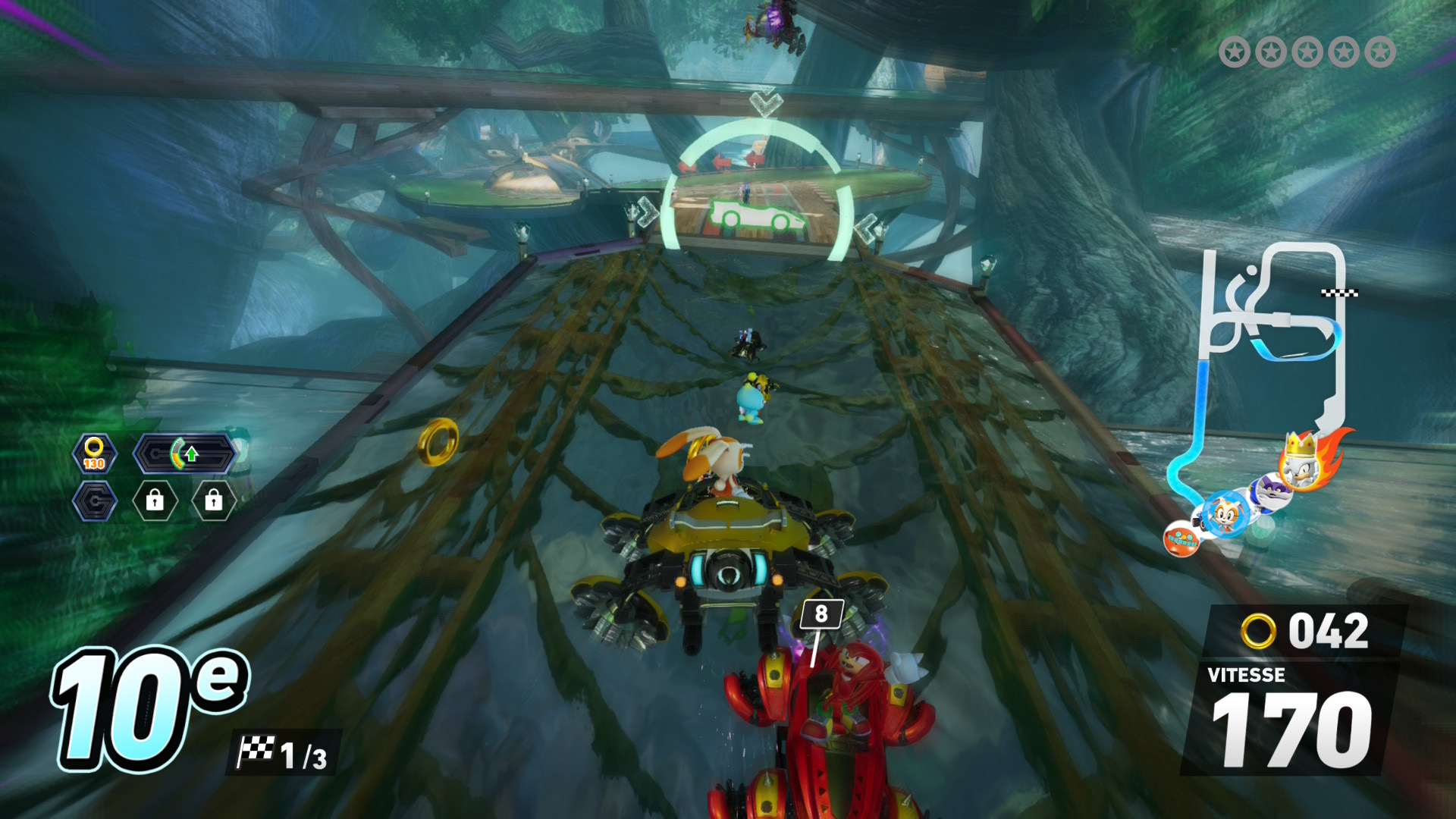Select the ring 130 gadget slot
The image size is (1456, 819).
tap(95, 455)
